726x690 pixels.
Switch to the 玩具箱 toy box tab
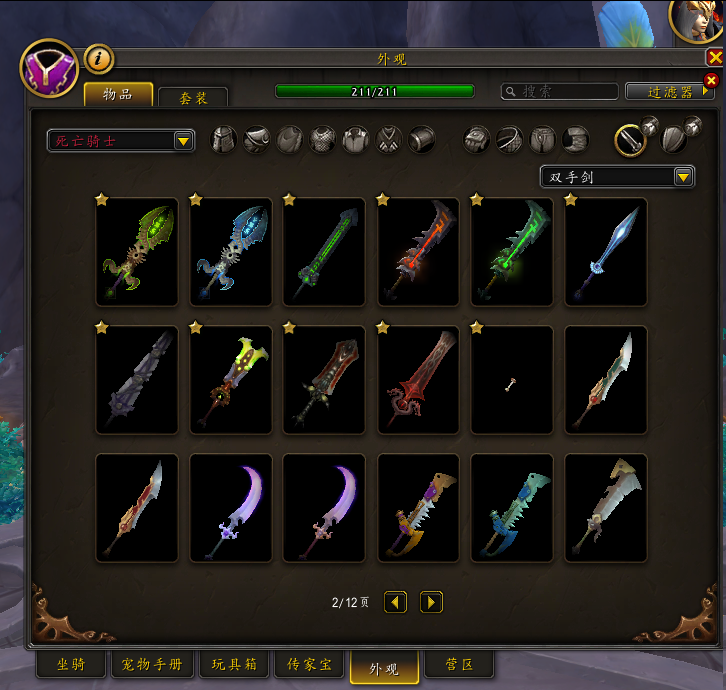click(234, 664)
